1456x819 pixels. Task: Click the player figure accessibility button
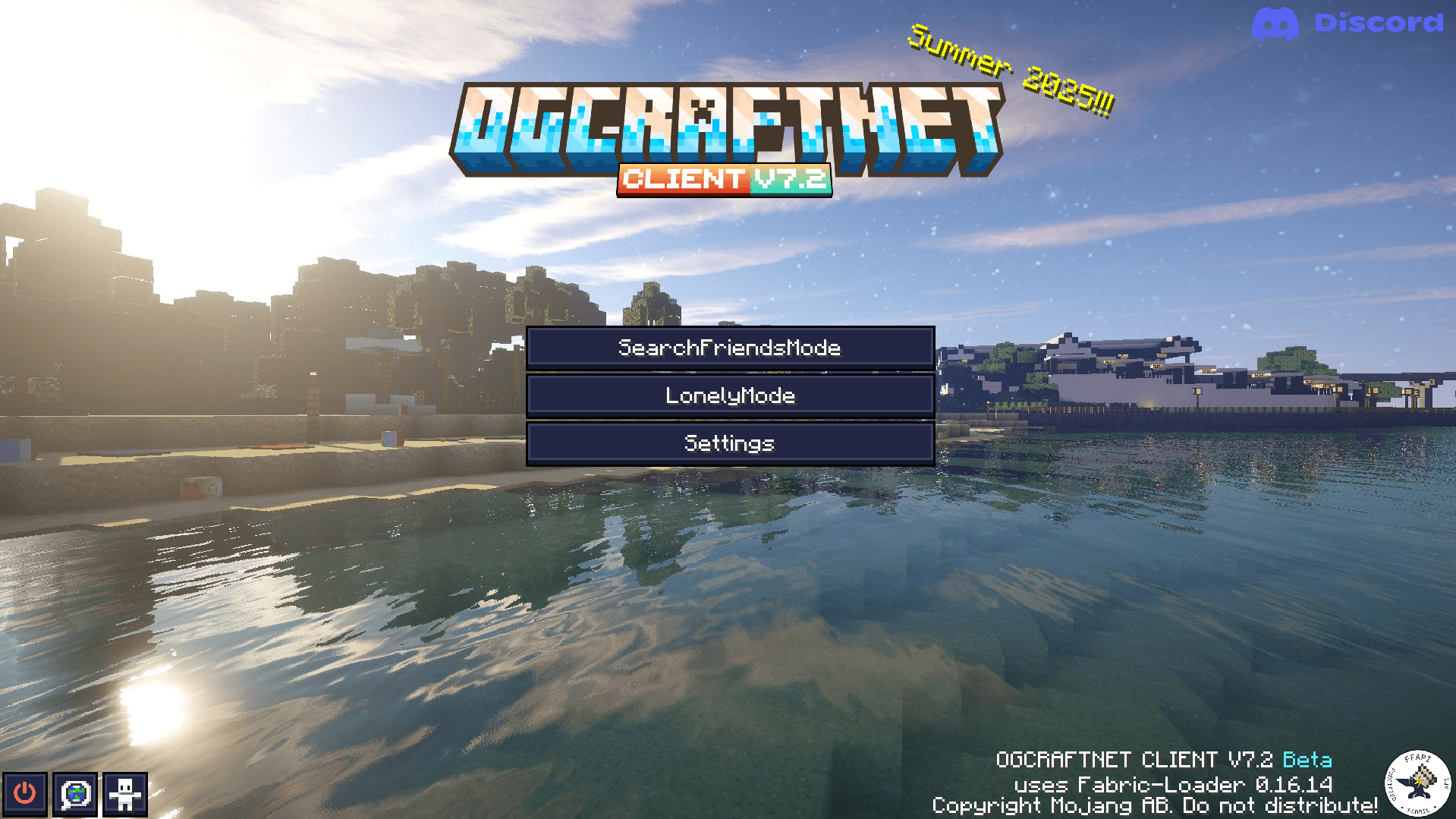pos(125,794)
